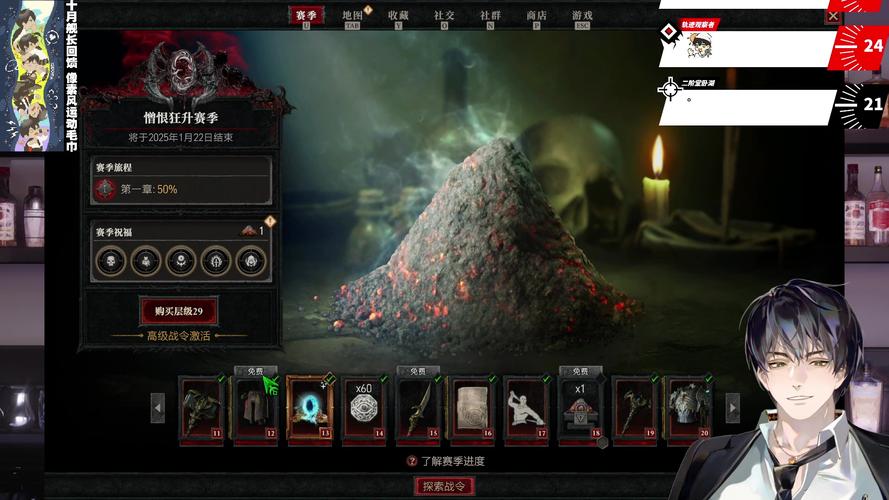This screenshot has height=500, width=889.
Task: Open the 游戏 (Game) tab
Action: click(x=582, y=15)
